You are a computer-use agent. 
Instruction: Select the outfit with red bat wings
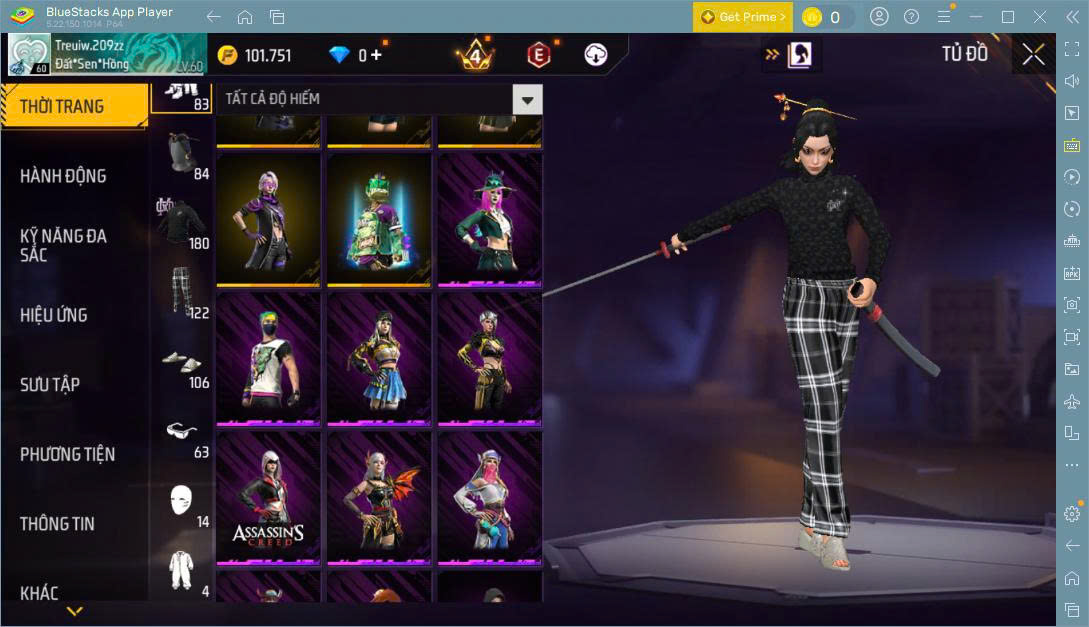[x=379, y=497]
